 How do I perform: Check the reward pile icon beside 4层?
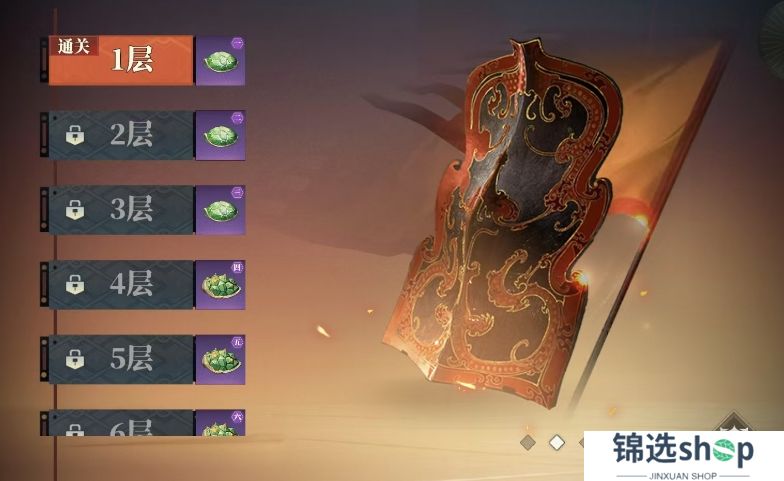pos(220,285)
